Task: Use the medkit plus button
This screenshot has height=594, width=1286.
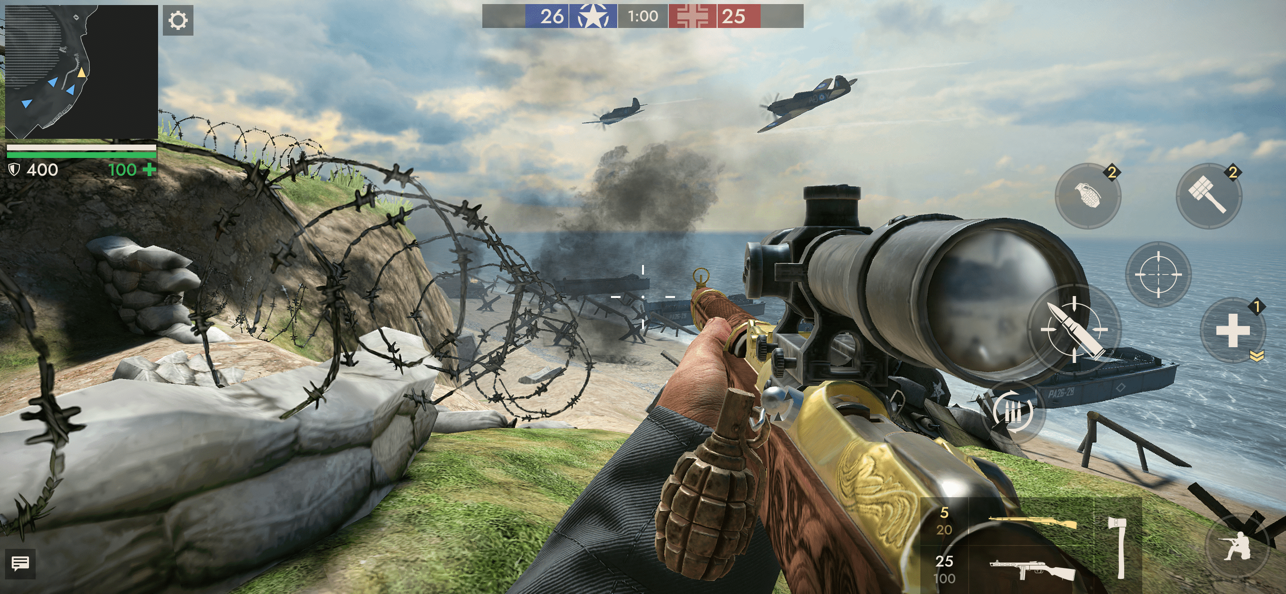Action: [1232, 330]
